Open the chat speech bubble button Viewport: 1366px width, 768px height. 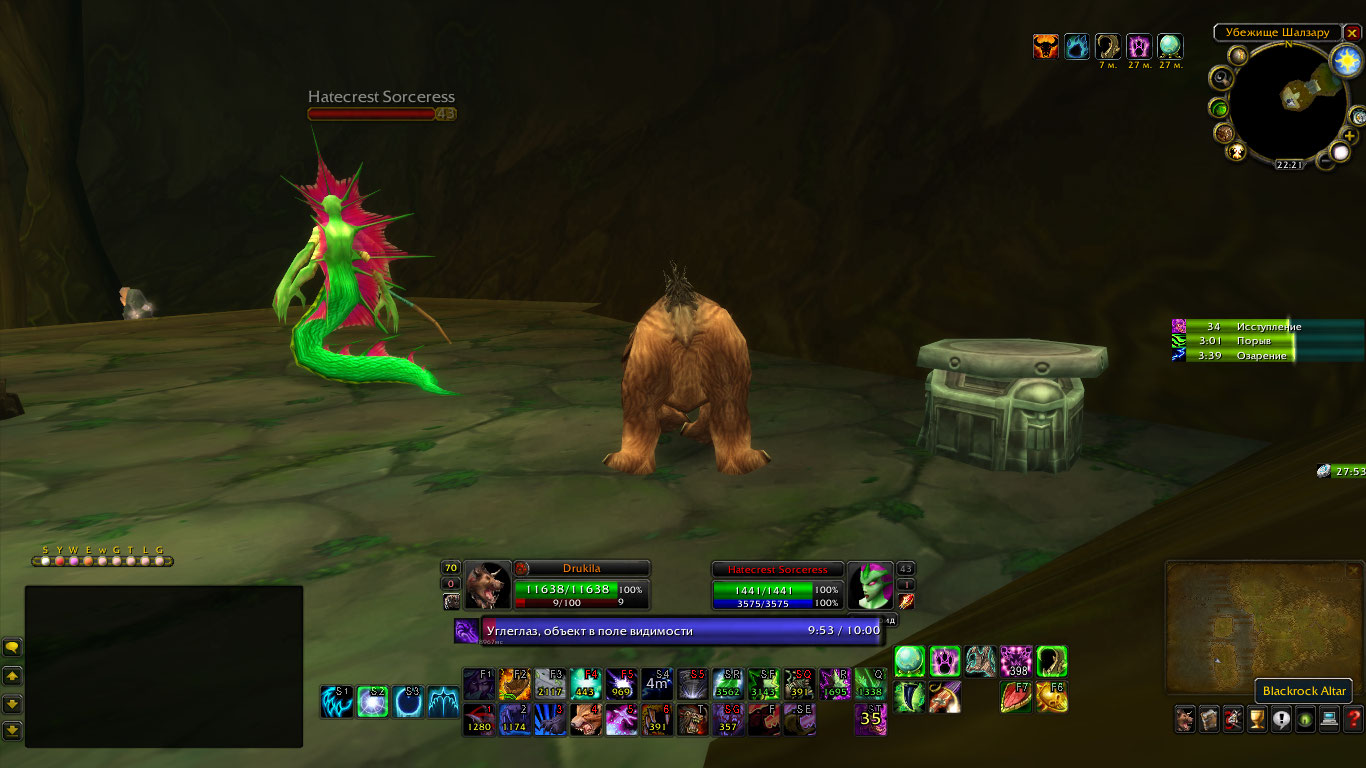[x=12, y=647]
